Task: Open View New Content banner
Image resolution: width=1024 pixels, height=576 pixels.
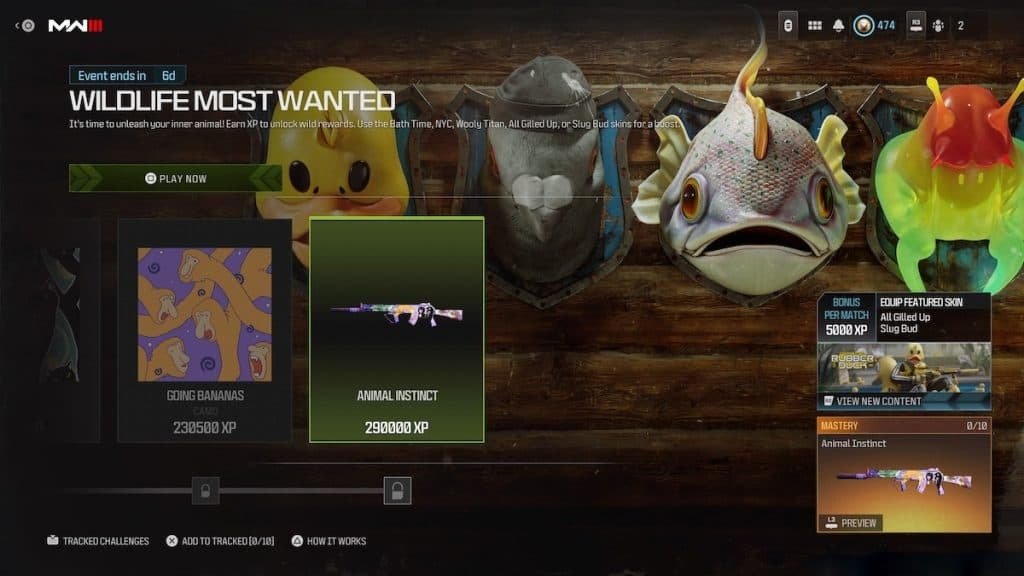Action: [x=903, y=400]
